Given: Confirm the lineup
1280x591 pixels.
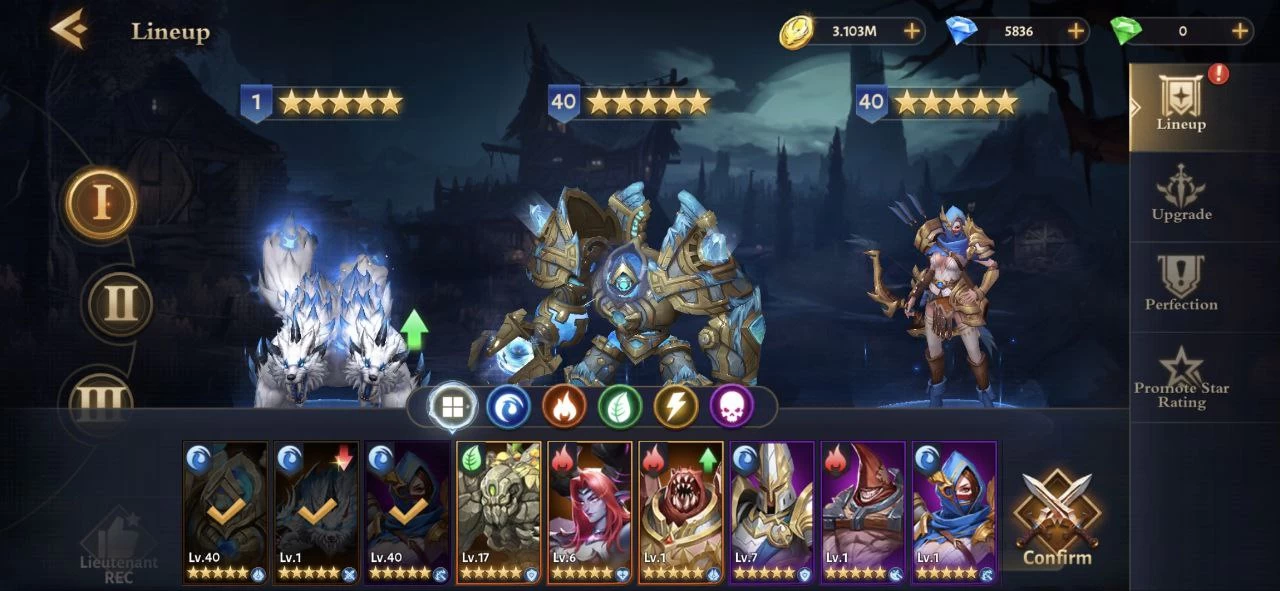Looking at the screenshot, I should pos(1057,520).
